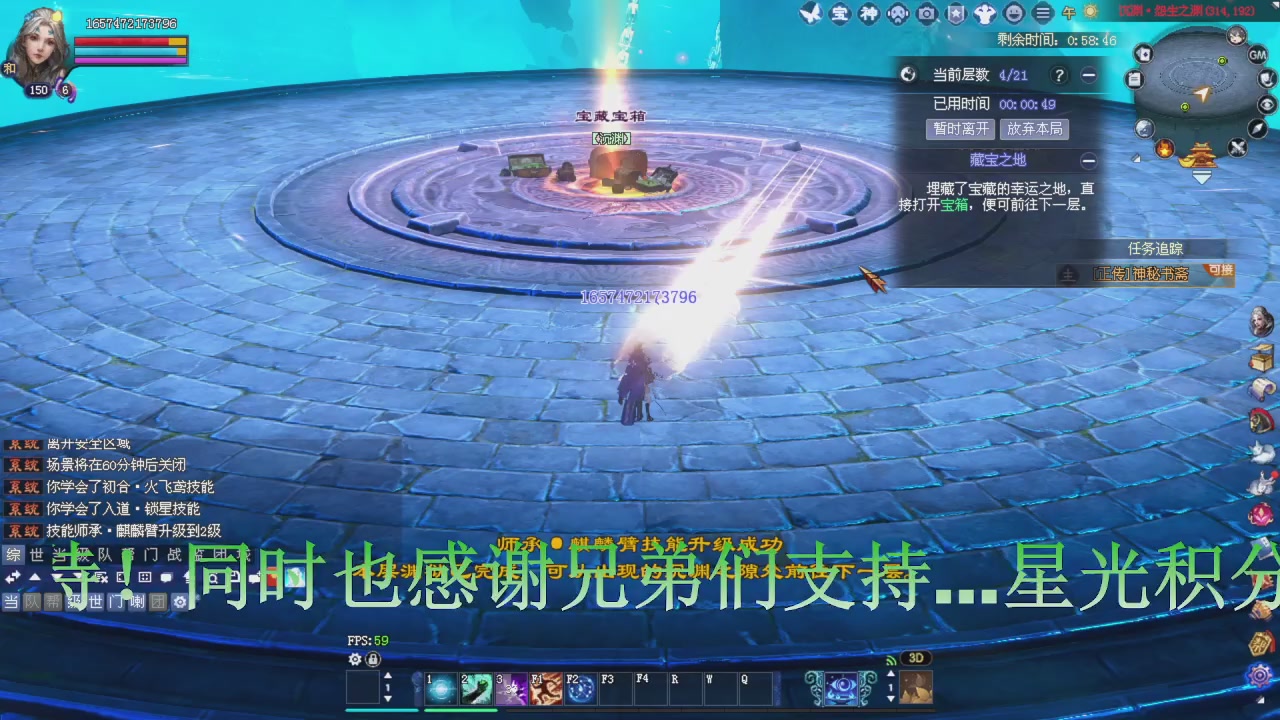Toggle the lock icon near the hotbar

pyautogui.click(x=373, y=660)
